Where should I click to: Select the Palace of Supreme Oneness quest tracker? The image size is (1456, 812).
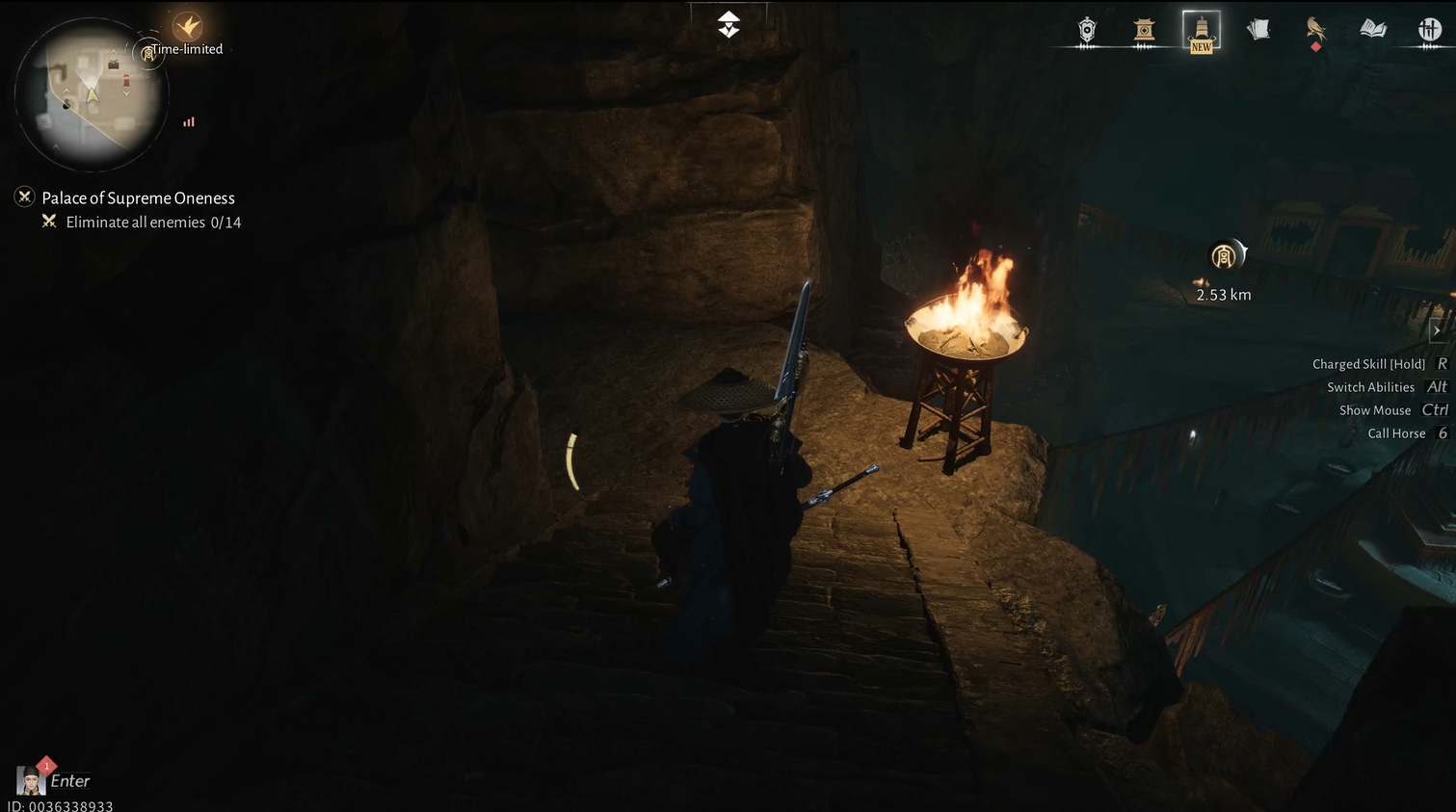(138, 198)
